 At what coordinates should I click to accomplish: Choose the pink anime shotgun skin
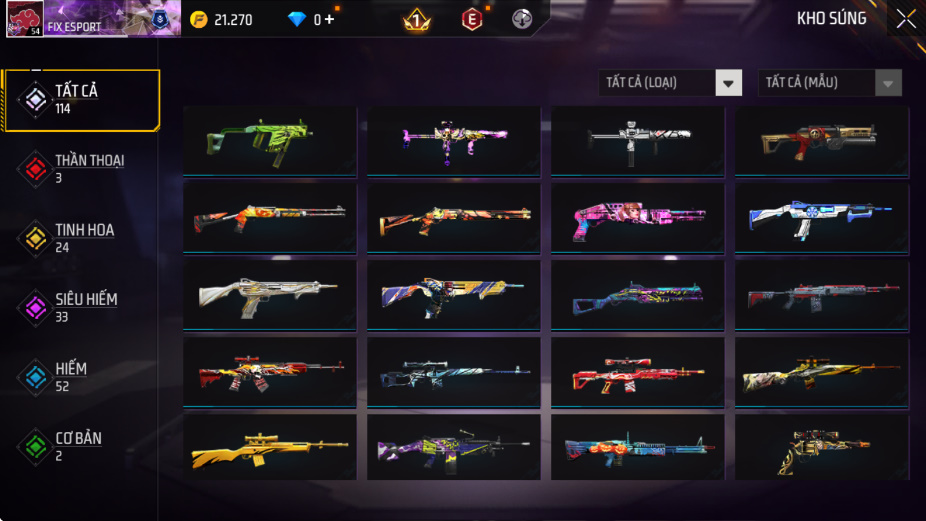[638, 219]
